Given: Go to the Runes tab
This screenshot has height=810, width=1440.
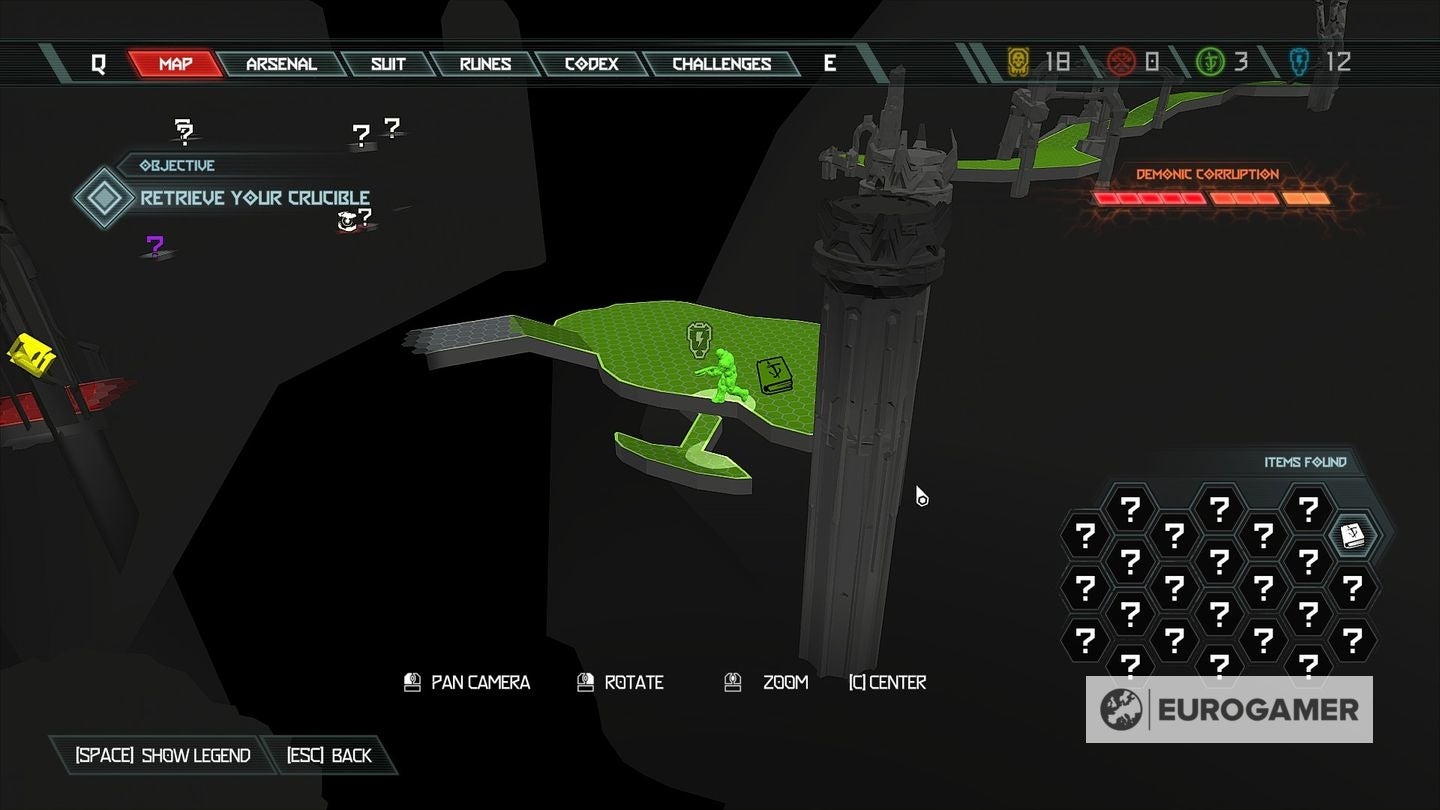Looking at the screenshot, I should (x=486, y=64).
